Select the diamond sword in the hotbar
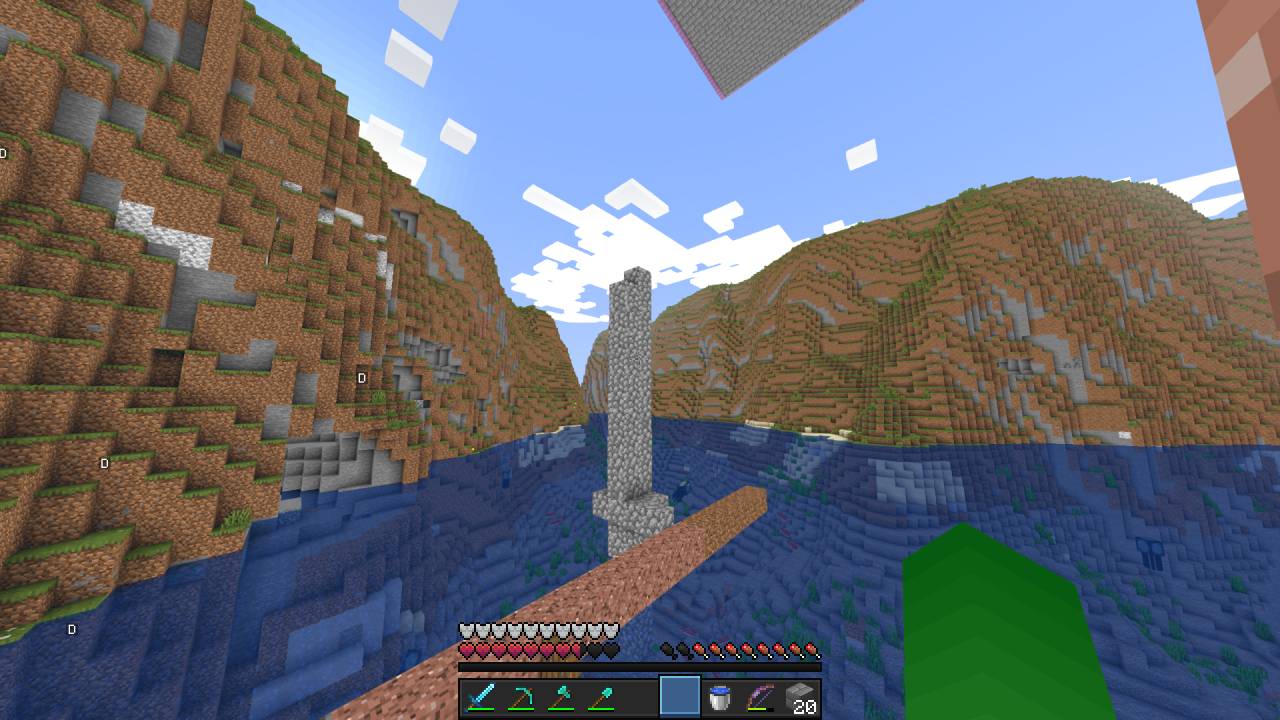The image size is (1280, 720). 480,695
